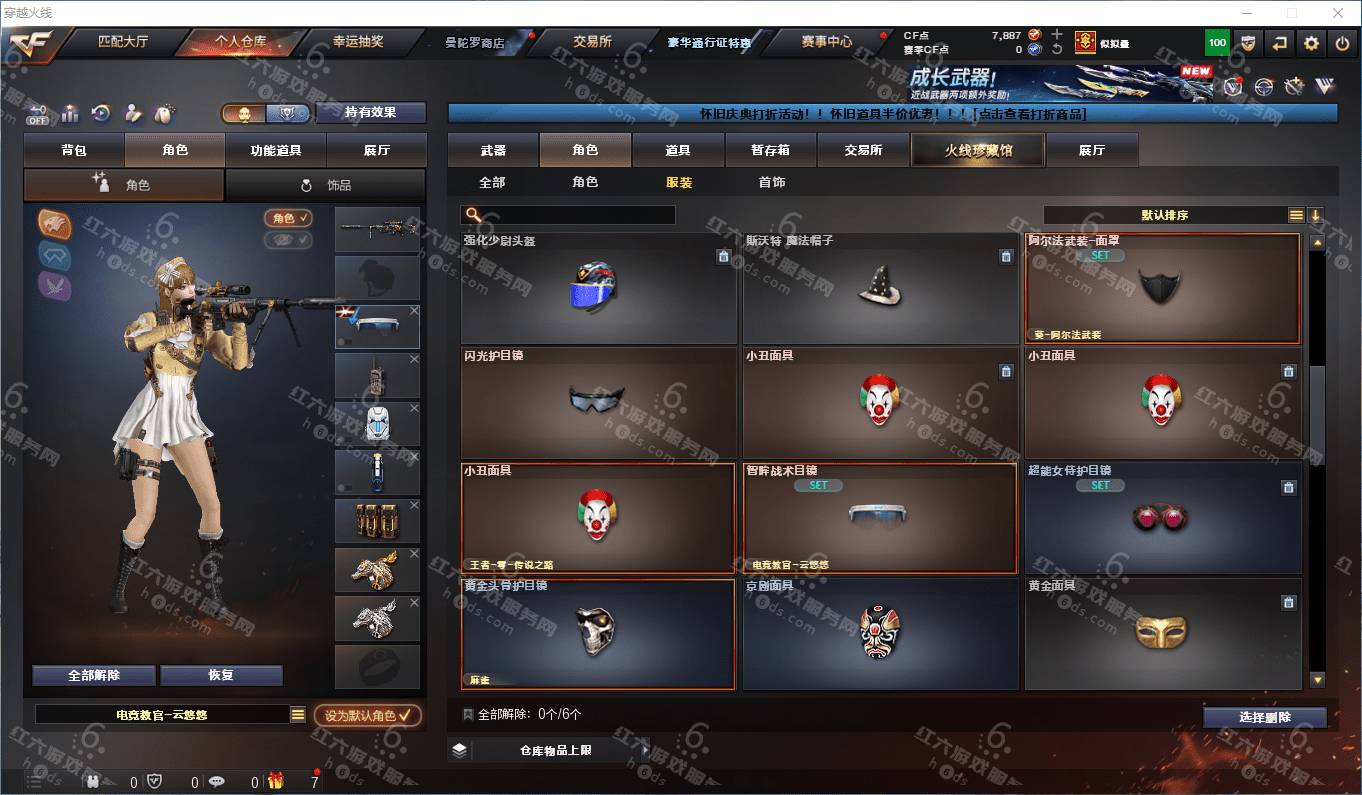The height and width of the screenshot is (795, 1362).
Task: Open the 赛事中心 tournament center
Action: (x=826, y=42)
